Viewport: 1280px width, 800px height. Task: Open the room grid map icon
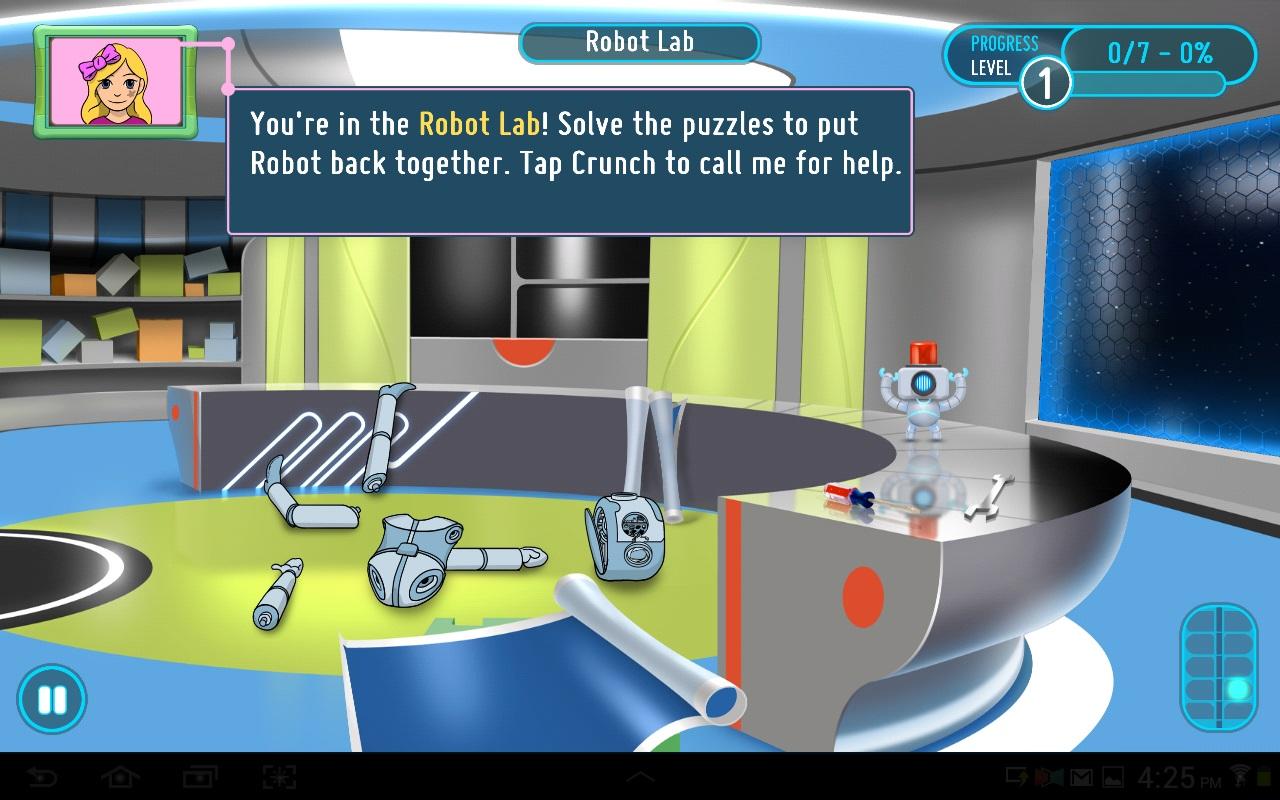[x=1218, y=666]
